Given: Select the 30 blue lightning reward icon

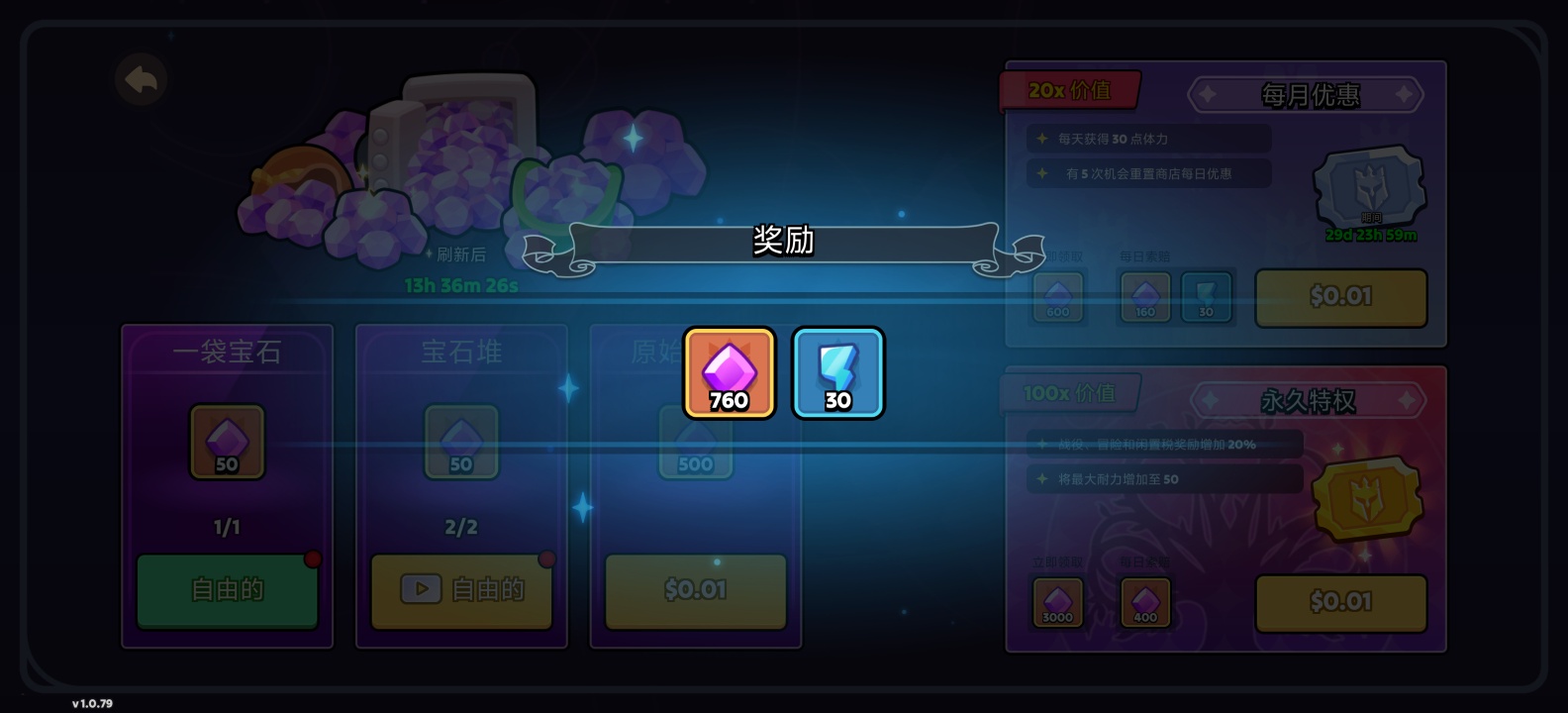Looking at the screenshot, I should click(837, 373).
